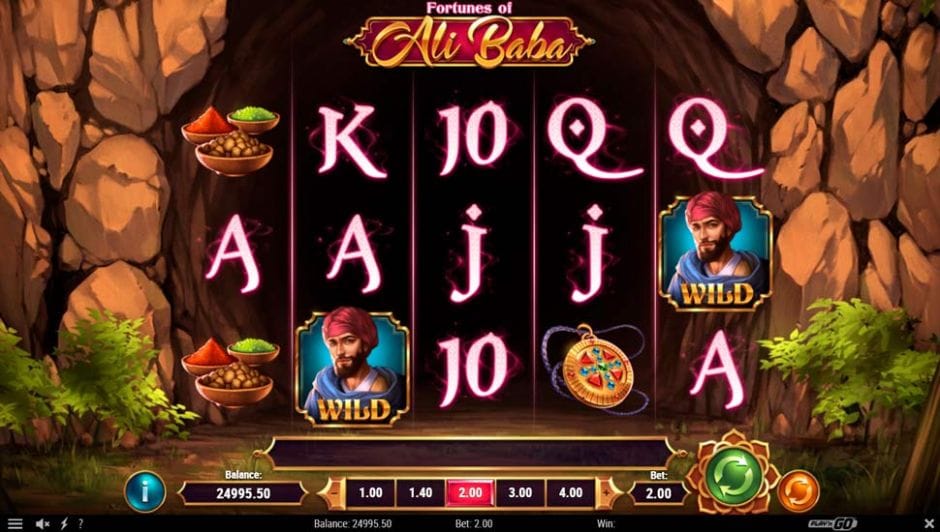
Task: Select the highlighted 2.00 bet
Action: pos(471,493)
